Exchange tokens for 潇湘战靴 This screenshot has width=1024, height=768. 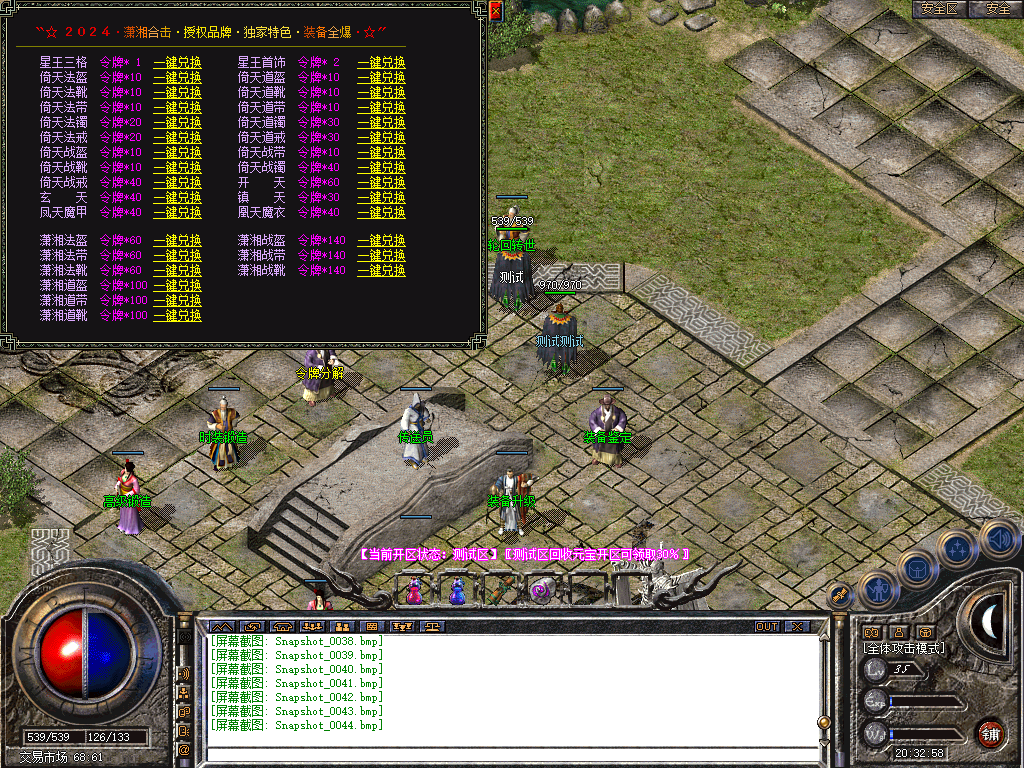[x=381, y=271]
